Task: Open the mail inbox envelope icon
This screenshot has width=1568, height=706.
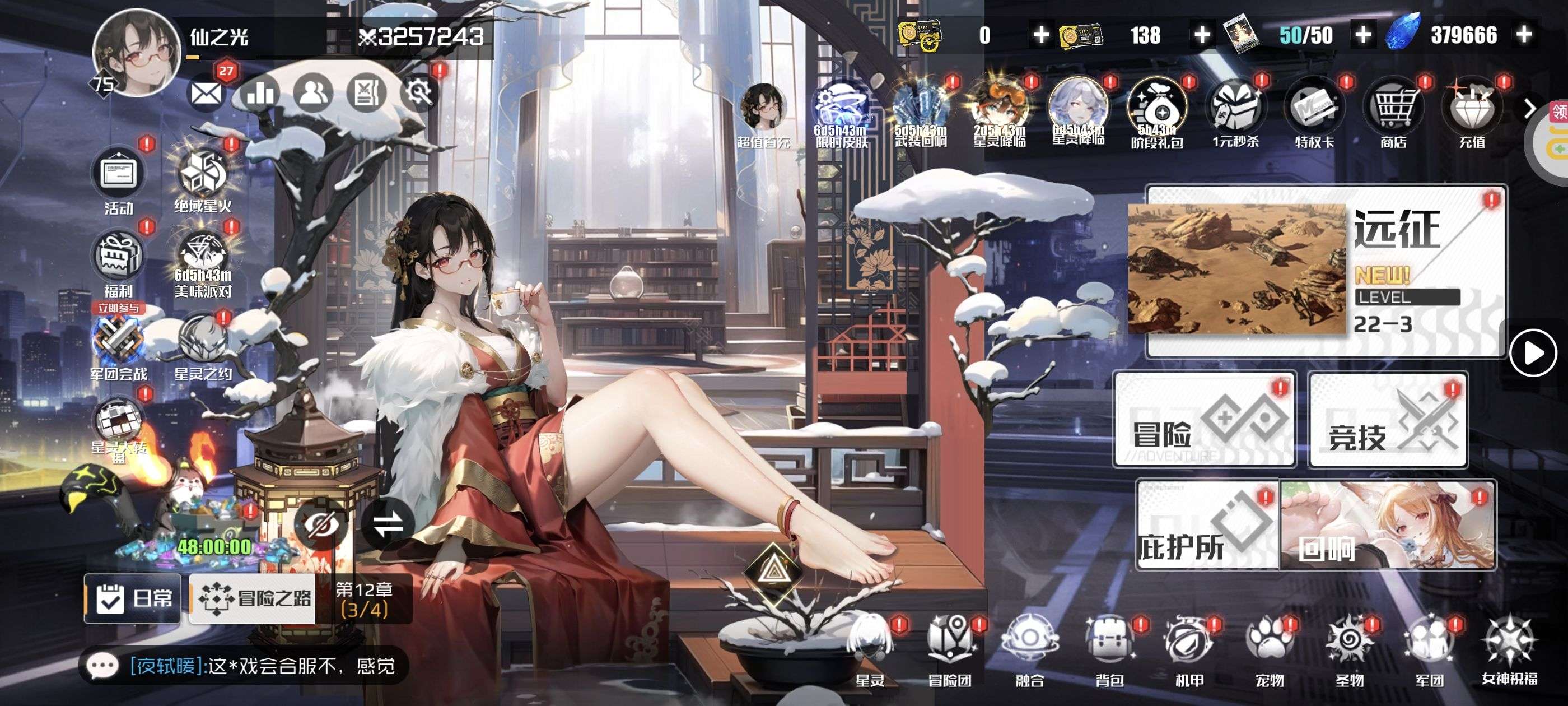Action: [206, 93]
